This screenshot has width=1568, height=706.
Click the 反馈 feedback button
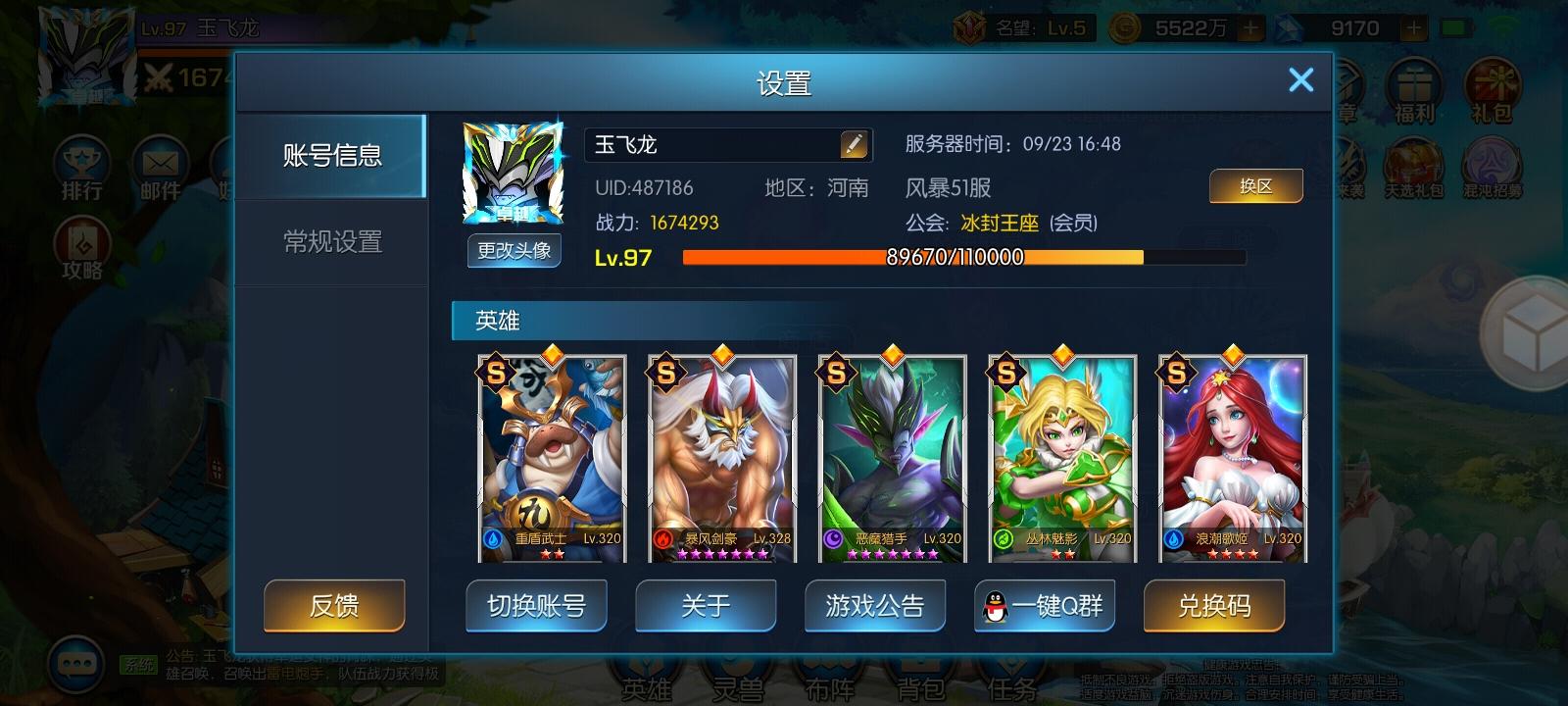(333, 606)
